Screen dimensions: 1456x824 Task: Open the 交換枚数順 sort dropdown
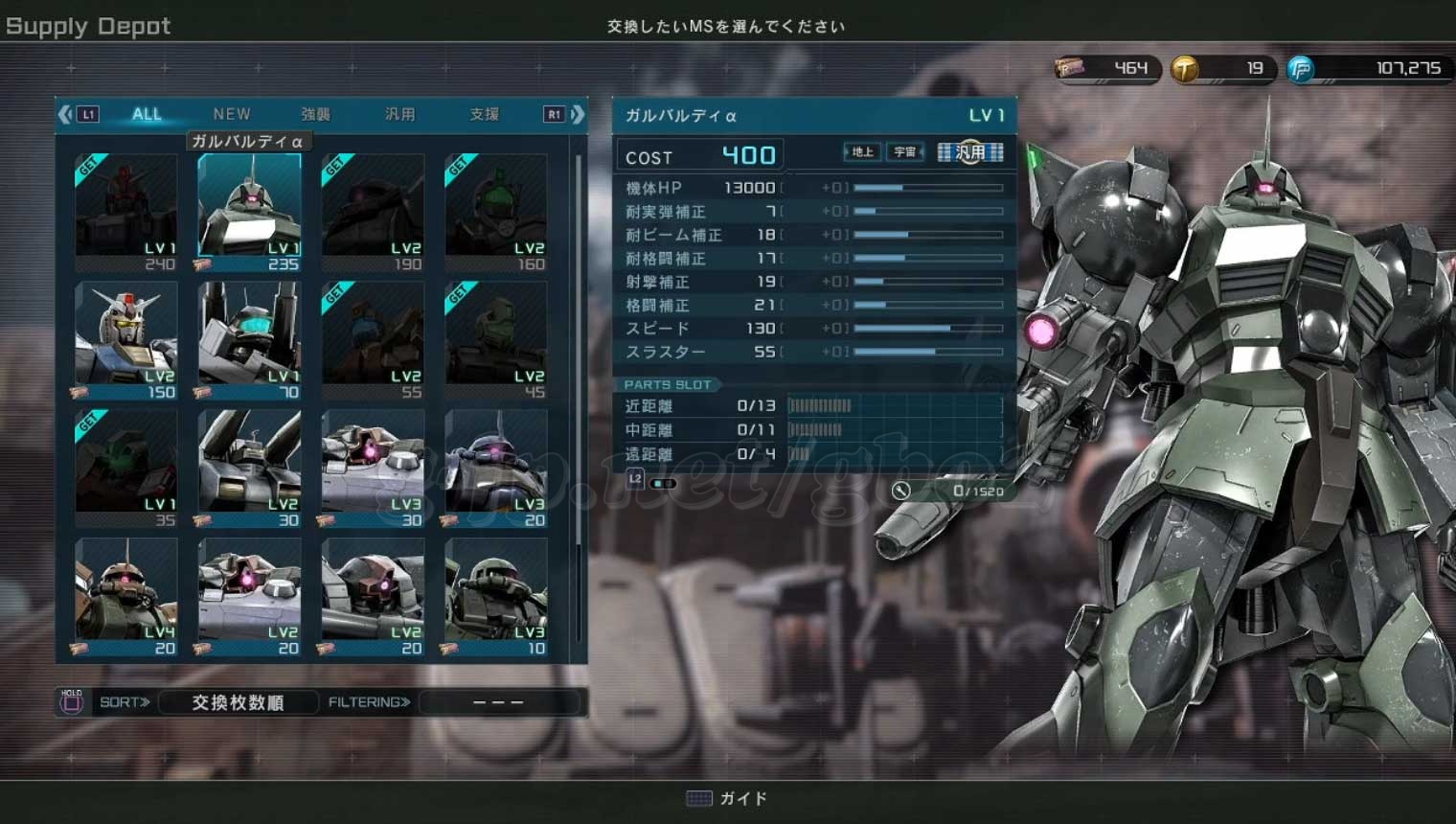pyautogui.click(x=238, y=702)
